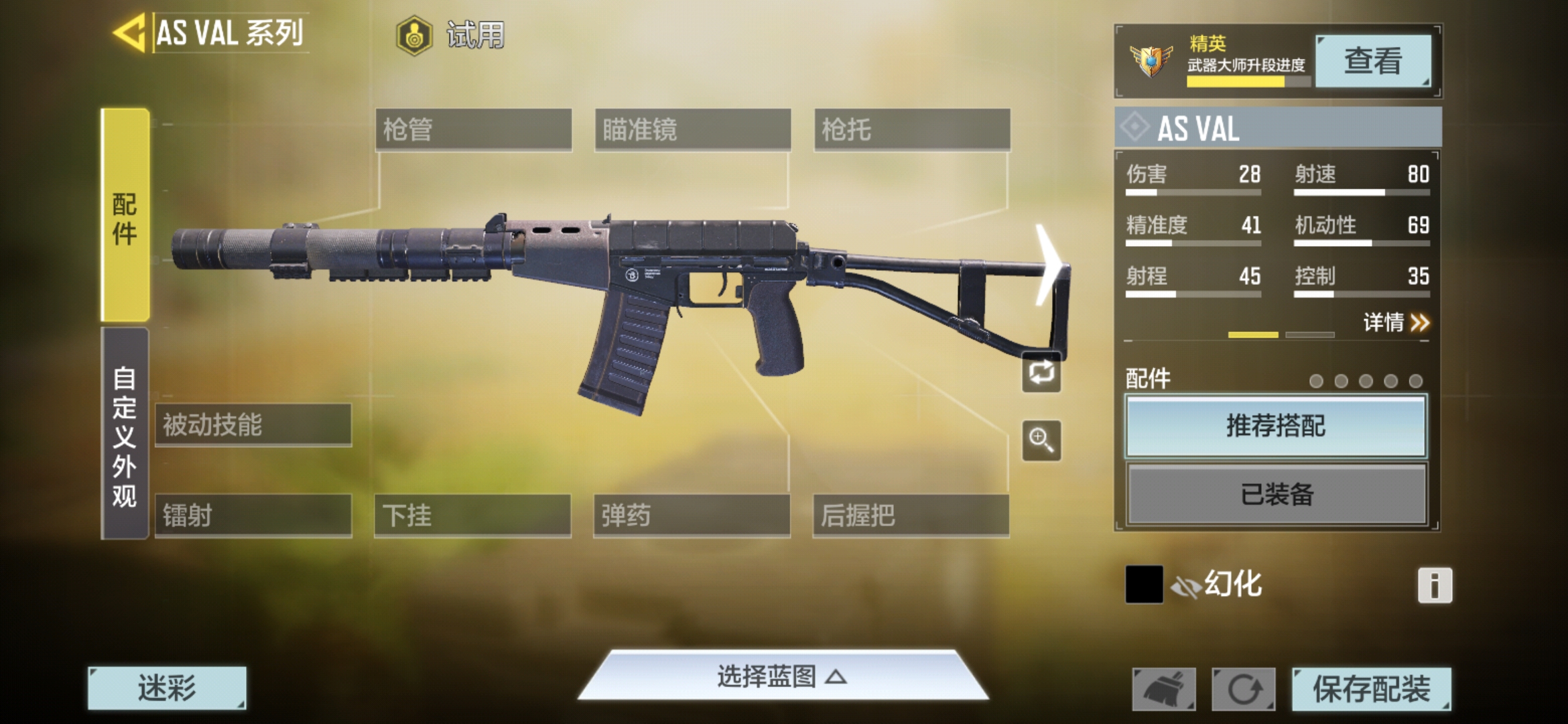Image resolution: width=1568 pixels, height=724 pixels.
Task: Click the clear attachments broom icon
Action: click(1165, 688)
